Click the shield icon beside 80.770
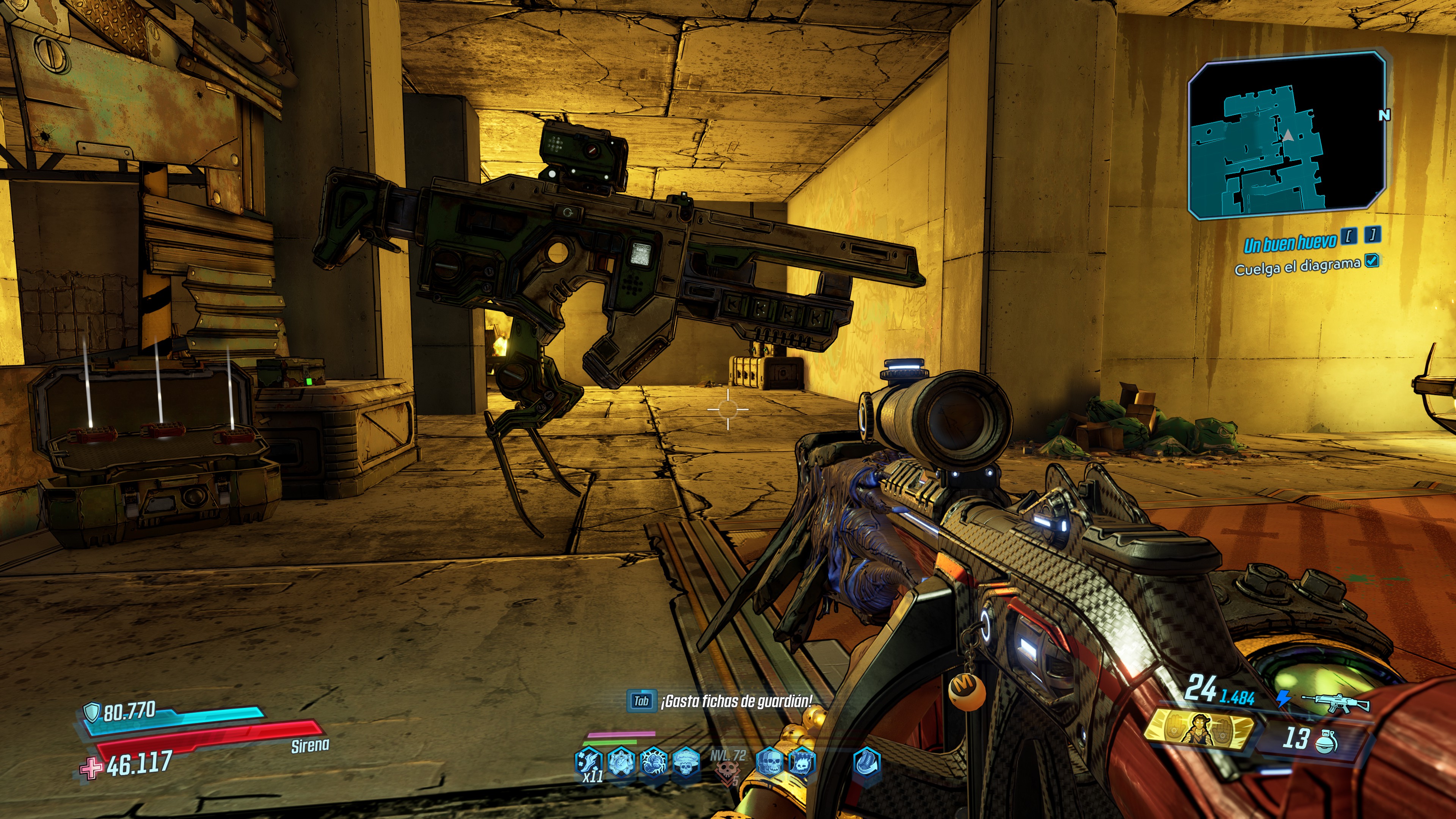The height and width of the screenshot is (819, 1456). coord(91,712)
